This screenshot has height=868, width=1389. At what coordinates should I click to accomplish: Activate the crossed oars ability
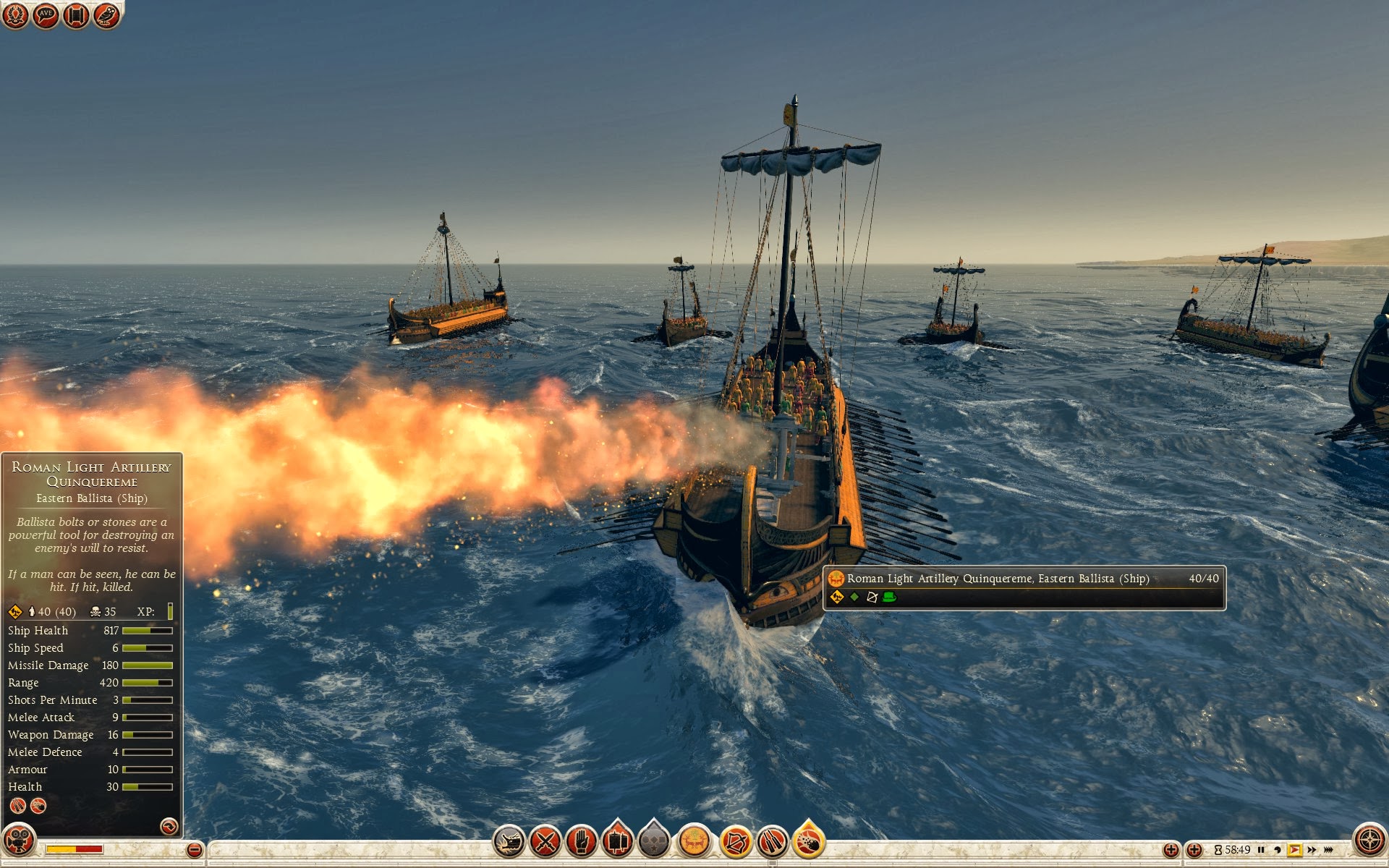point(772,842)
